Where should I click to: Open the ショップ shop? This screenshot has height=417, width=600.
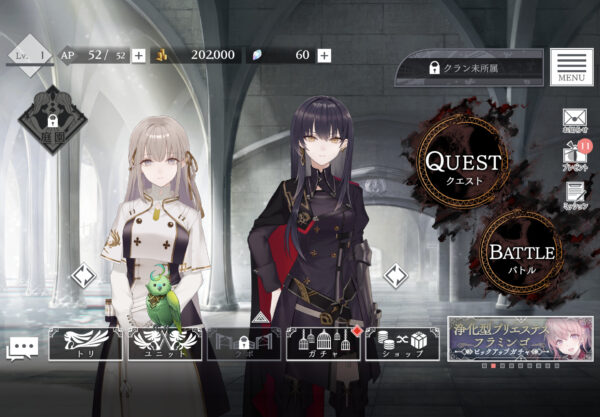click(x=402, y=343)
